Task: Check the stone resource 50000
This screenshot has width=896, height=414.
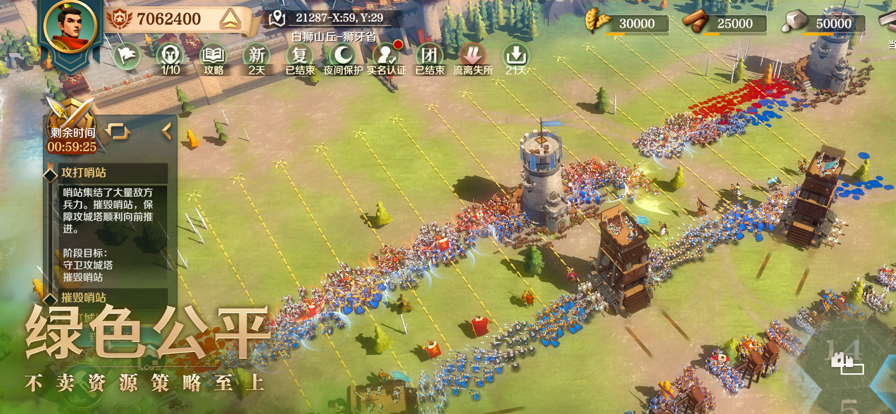Action: coord(820,23)
